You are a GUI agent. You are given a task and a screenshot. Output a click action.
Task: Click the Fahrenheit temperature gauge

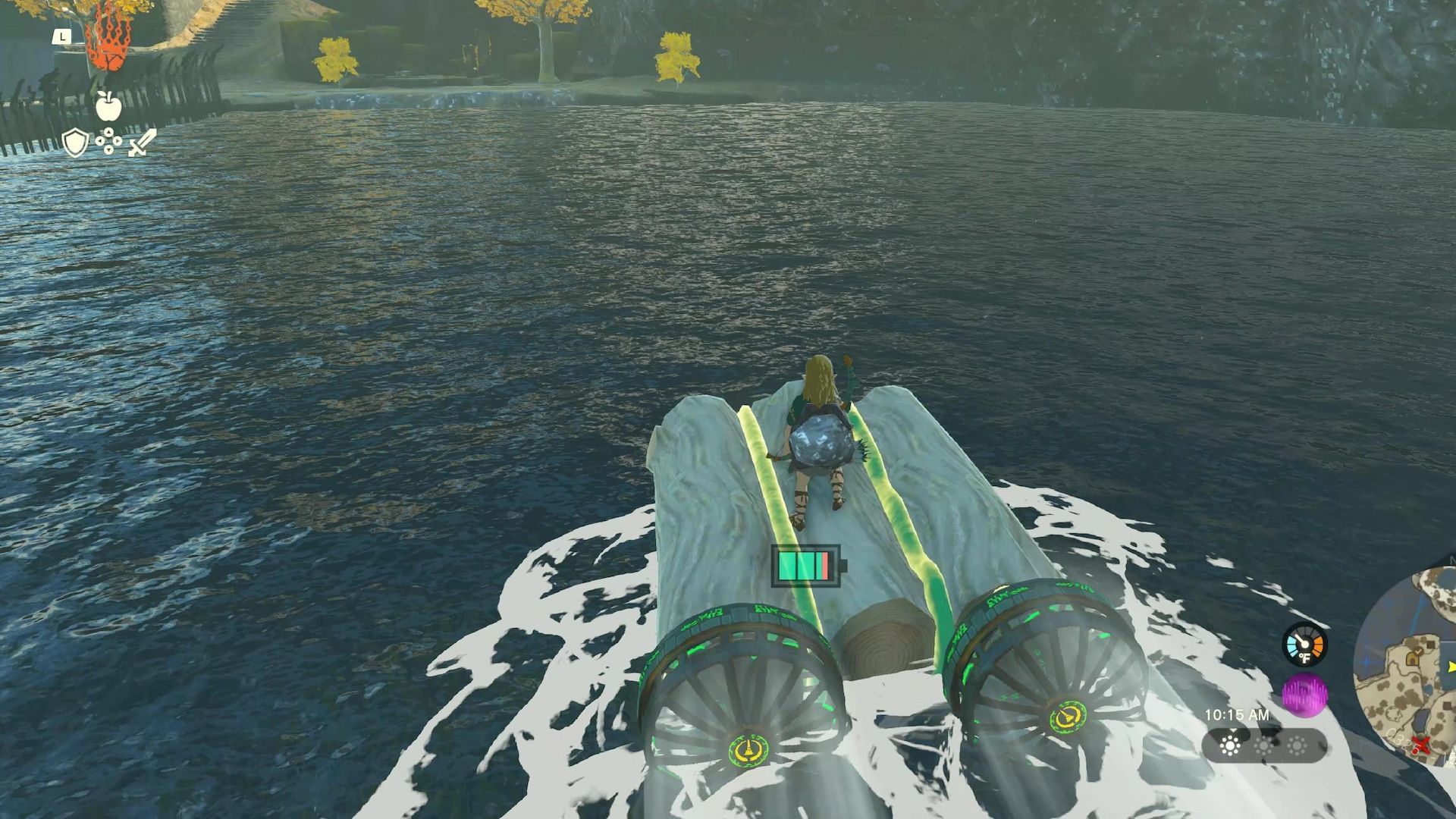coord(1304,644)
